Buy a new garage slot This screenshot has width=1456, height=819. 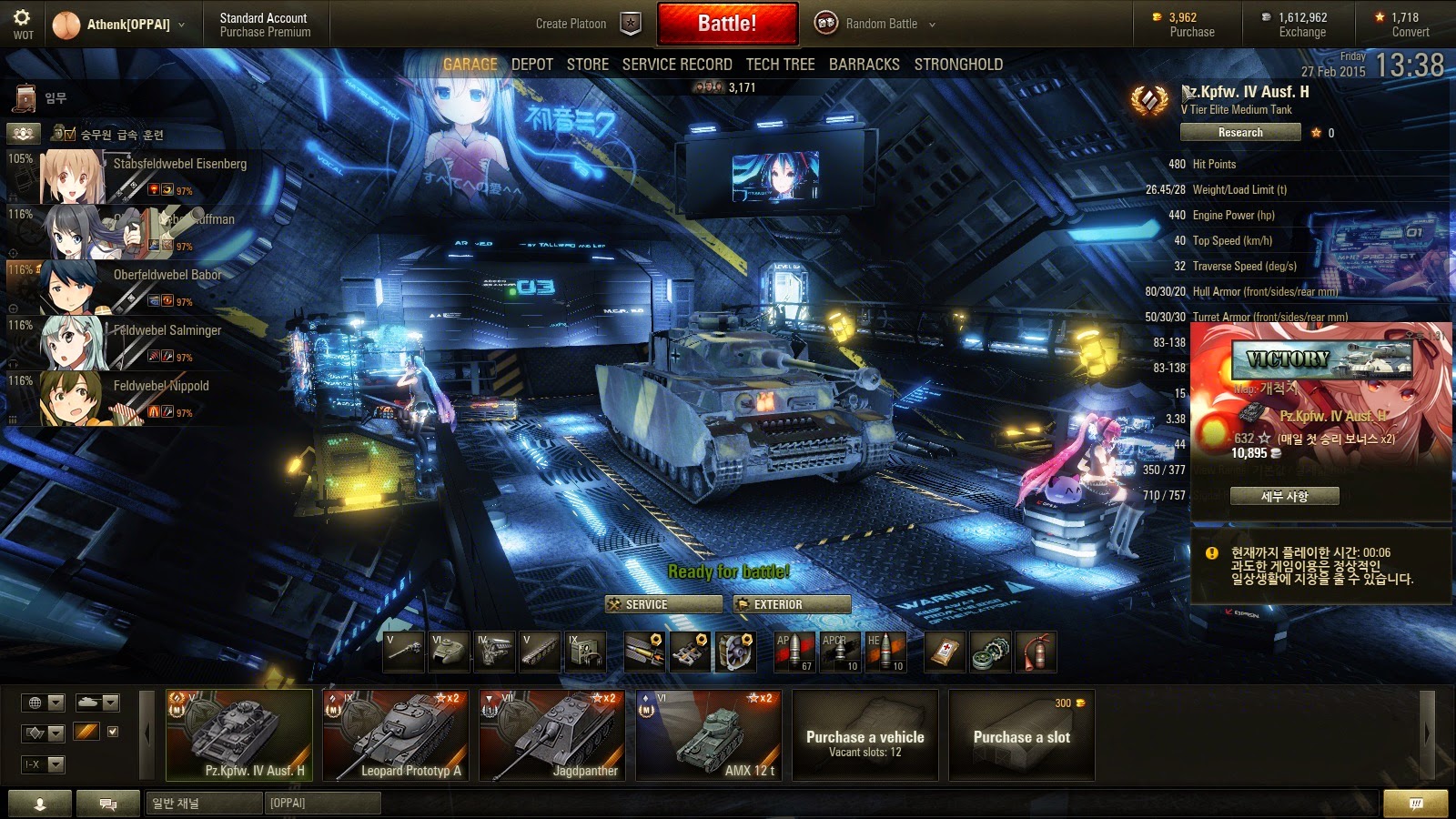(x=1021, y=735)
